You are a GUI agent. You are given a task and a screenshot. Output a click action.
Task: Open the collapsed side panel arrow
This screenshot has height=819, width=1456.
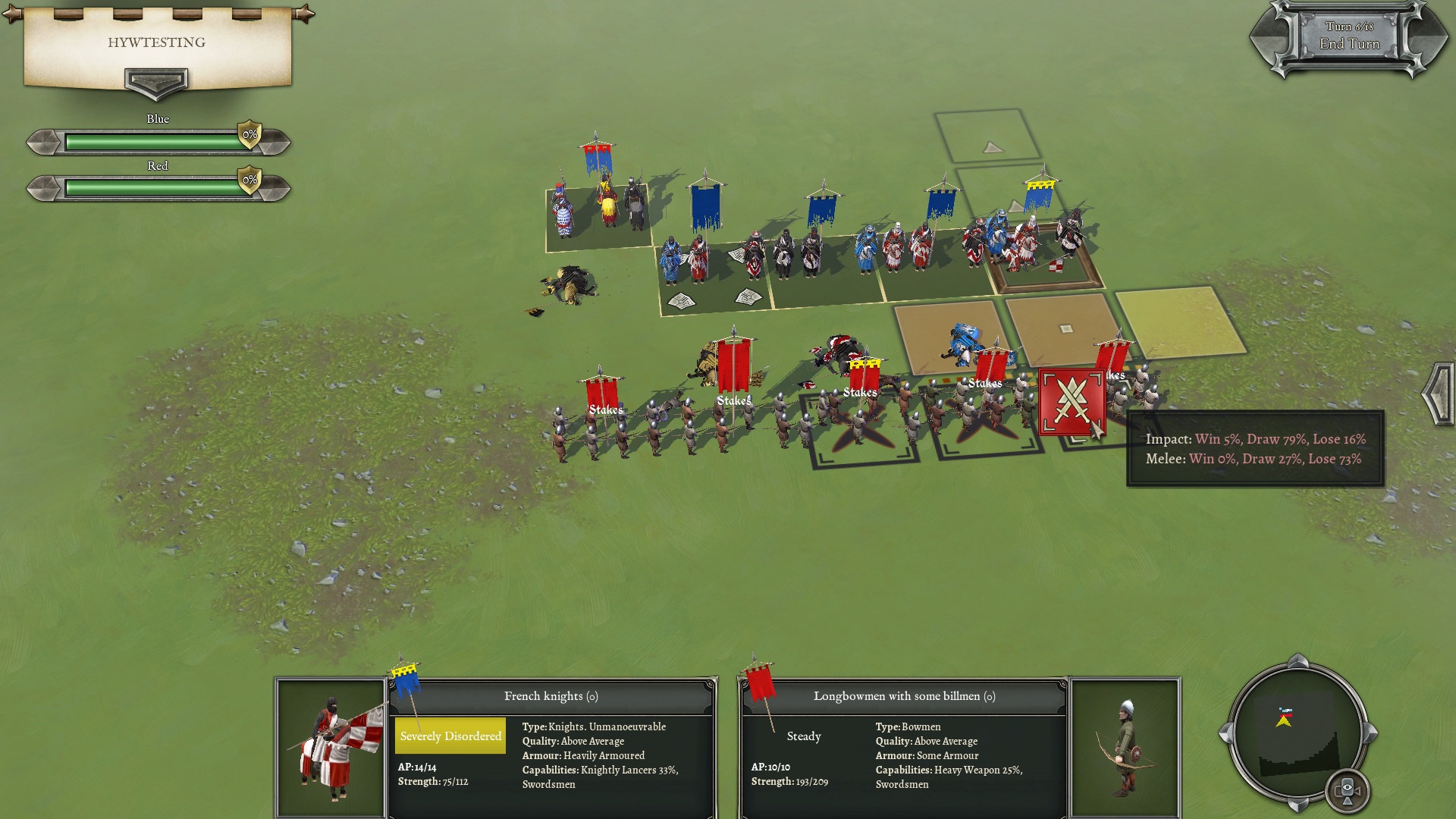coord(1438,393)
